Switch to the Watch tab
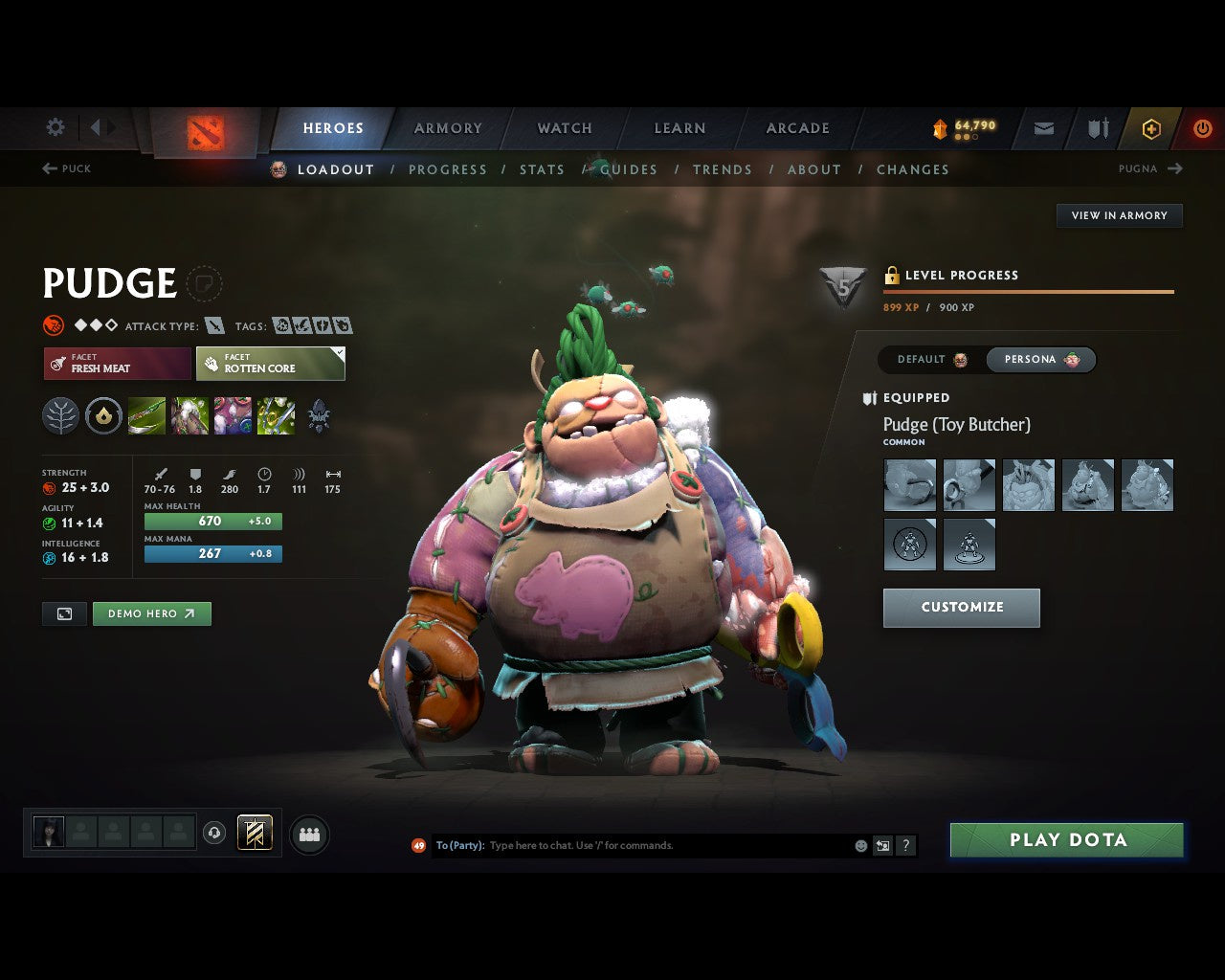 pos(565,128)
